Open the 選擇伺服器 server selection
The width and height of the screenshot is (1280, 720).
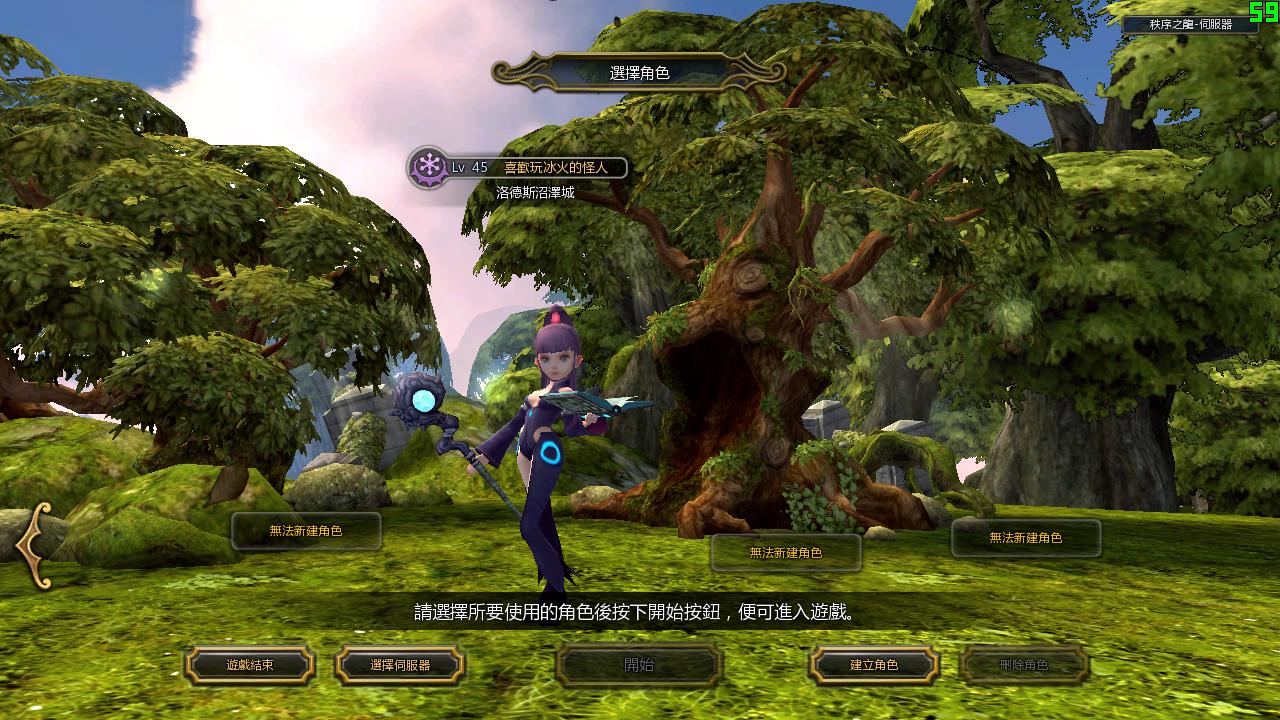click(400, 665)
